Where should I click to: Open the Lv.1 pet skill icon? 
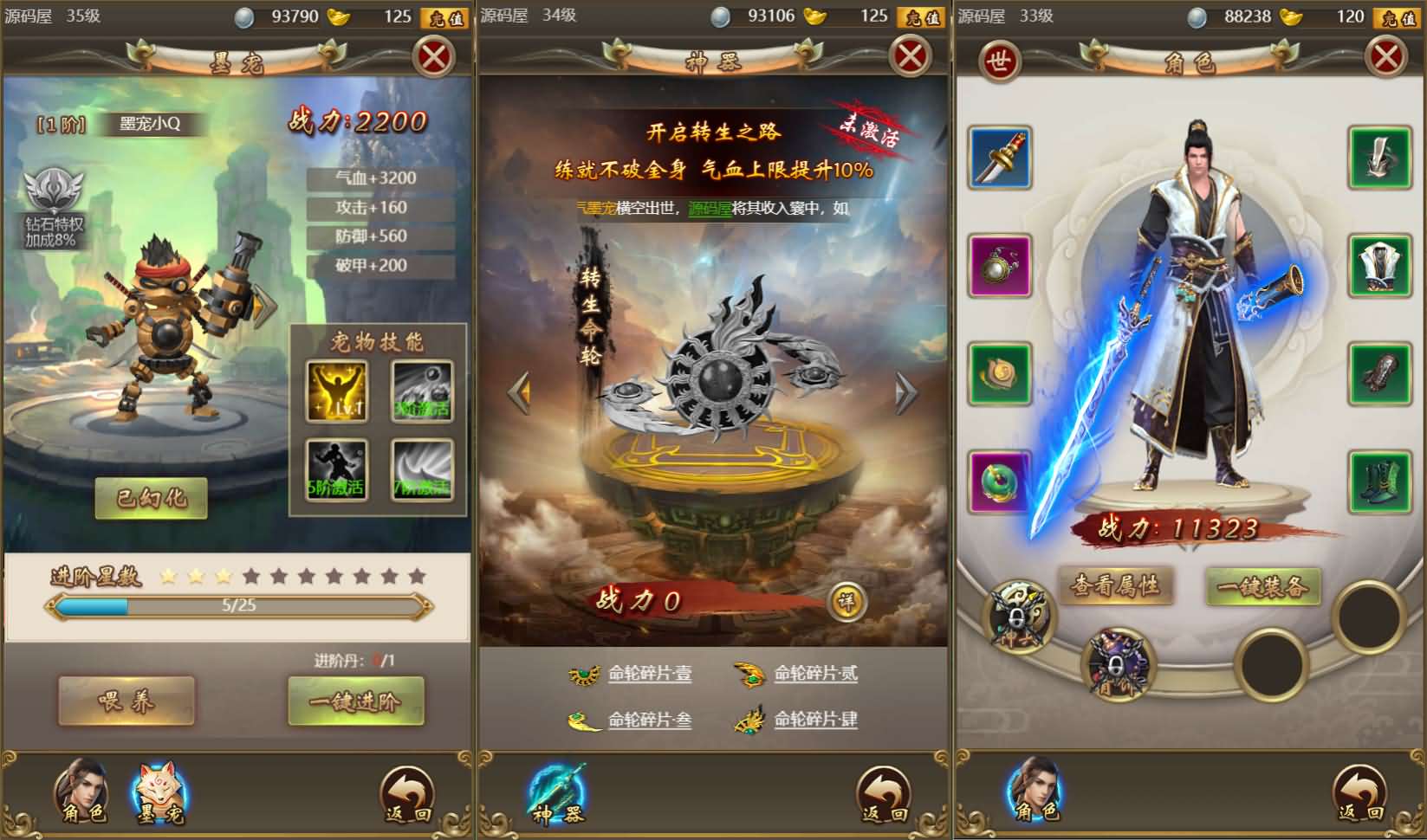pos(337,389)
